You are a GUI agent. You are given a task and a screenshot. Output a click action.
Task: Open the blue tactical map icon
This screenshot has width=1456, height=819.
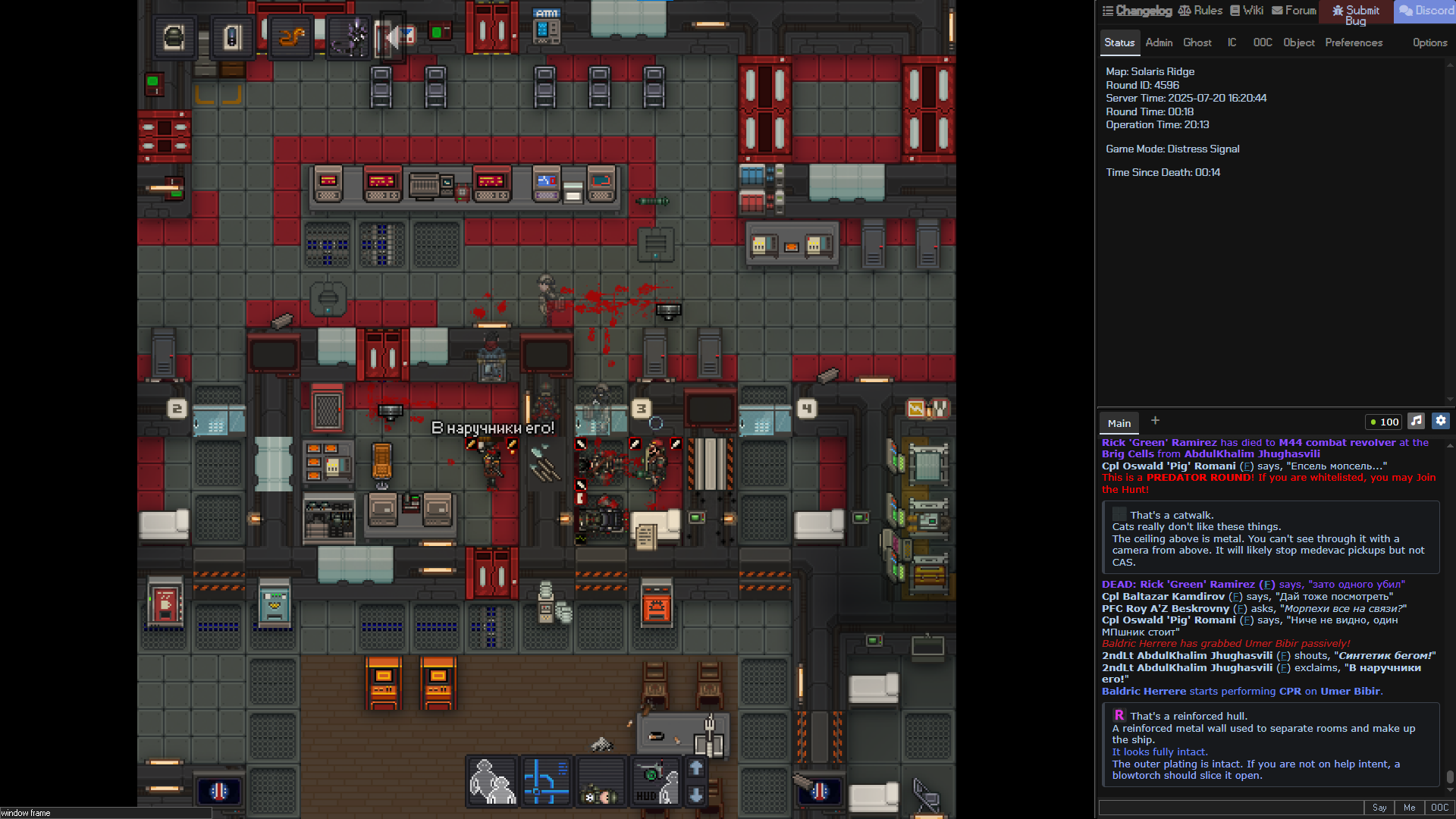pyautogui.click(x=546, y=781)
